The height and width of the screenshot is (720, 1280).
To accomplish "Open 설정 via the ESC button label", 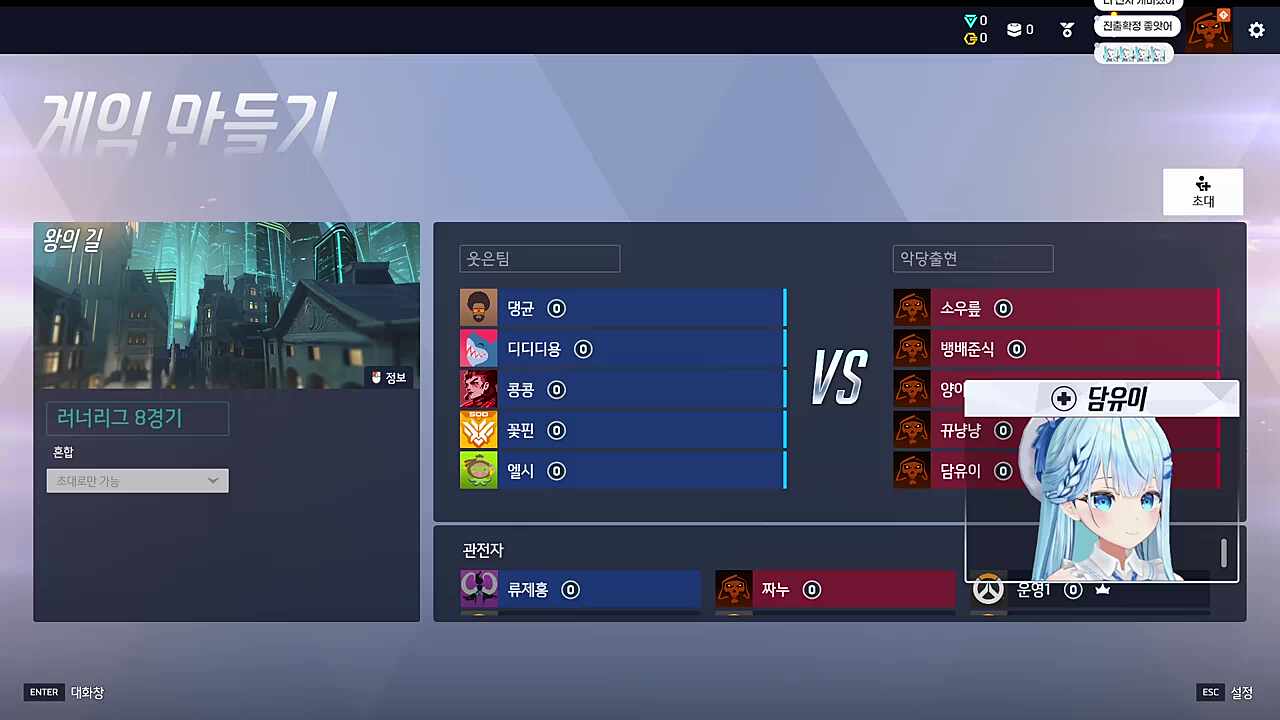I will point(1210,692).
